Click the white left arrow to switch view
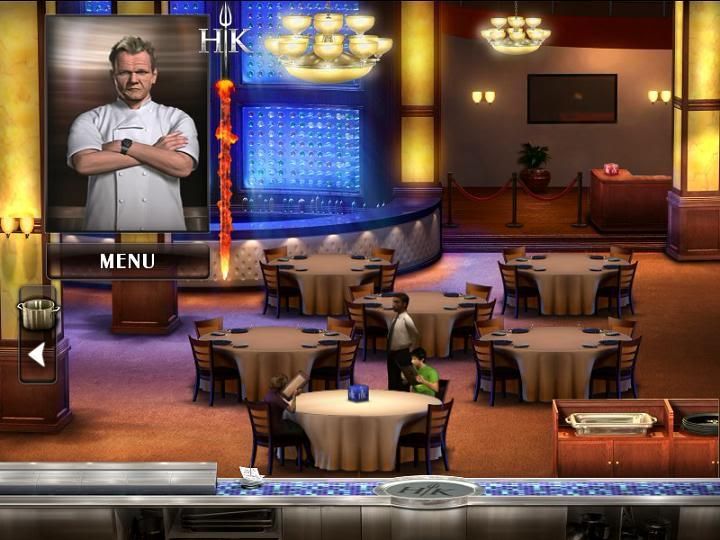Viewport: 720px width, 540px height. coord(37,354)
